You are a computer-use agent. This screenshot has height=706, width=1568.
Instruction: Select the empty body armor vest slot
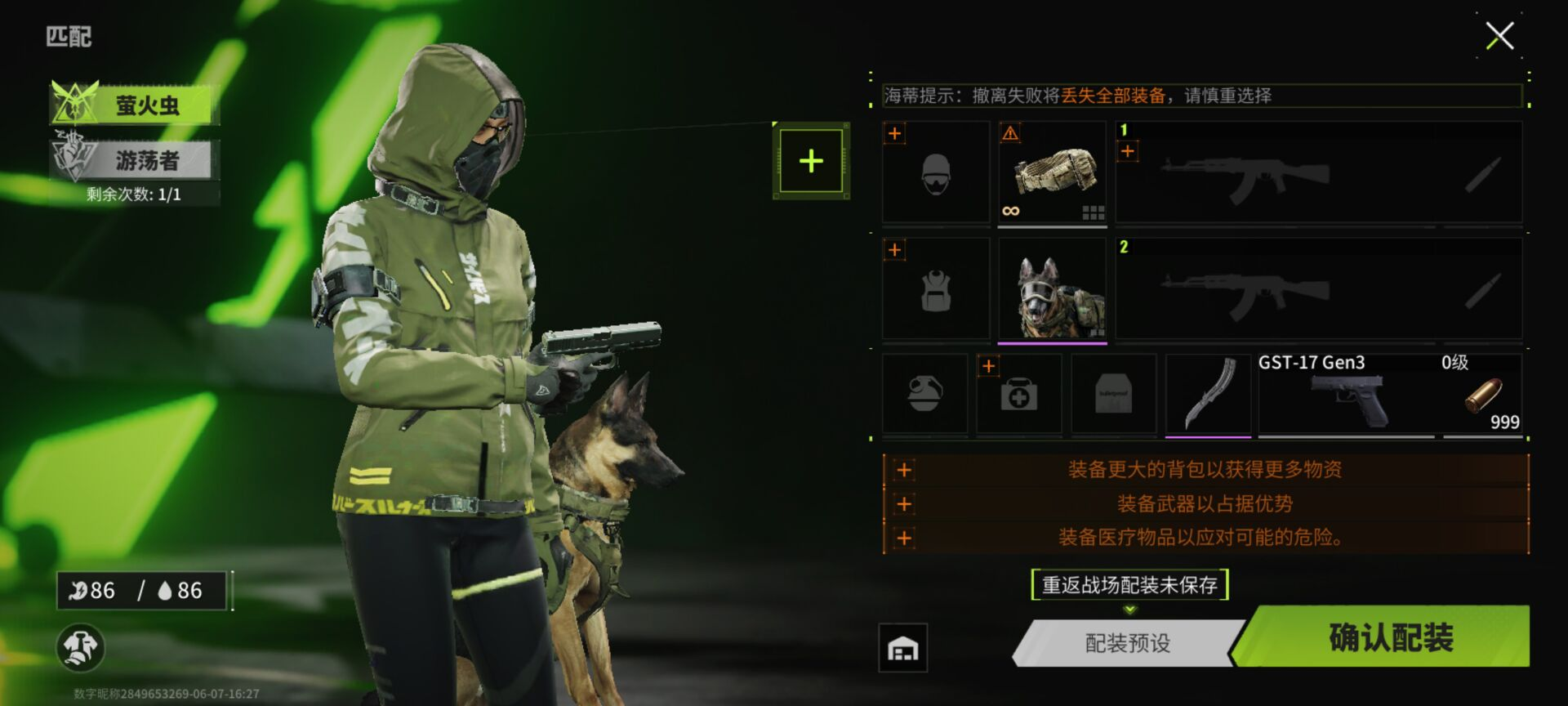pos(936,289)
